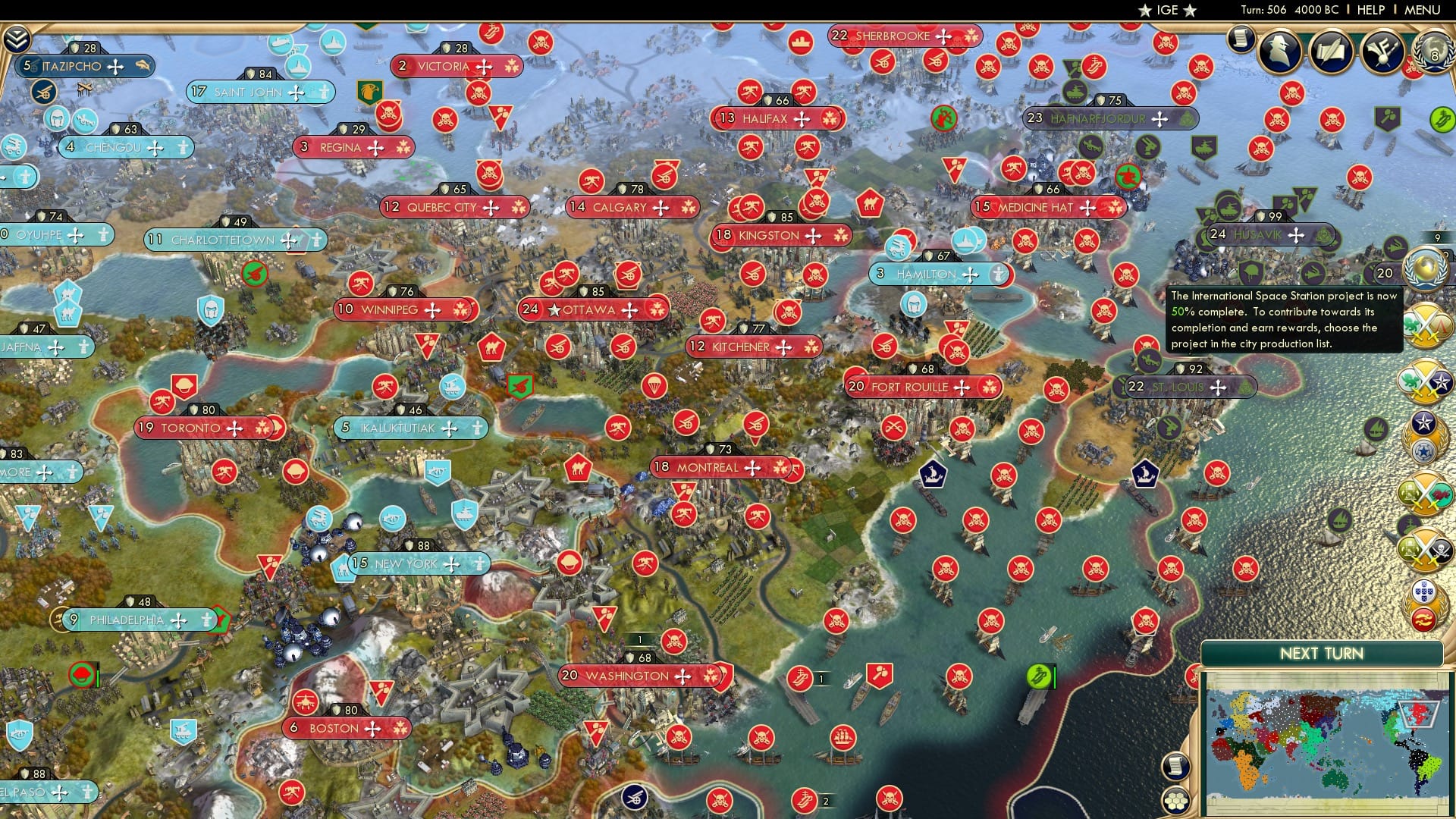Open Social Policies scroll icon beside the minimap
Screen dimensions: 1456x819
click(1175, 766)
